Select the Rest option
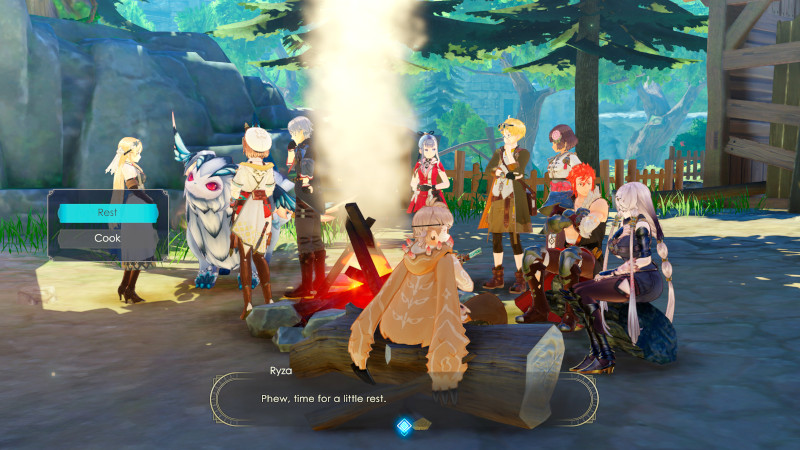800x450 pixels. point(107,213)
